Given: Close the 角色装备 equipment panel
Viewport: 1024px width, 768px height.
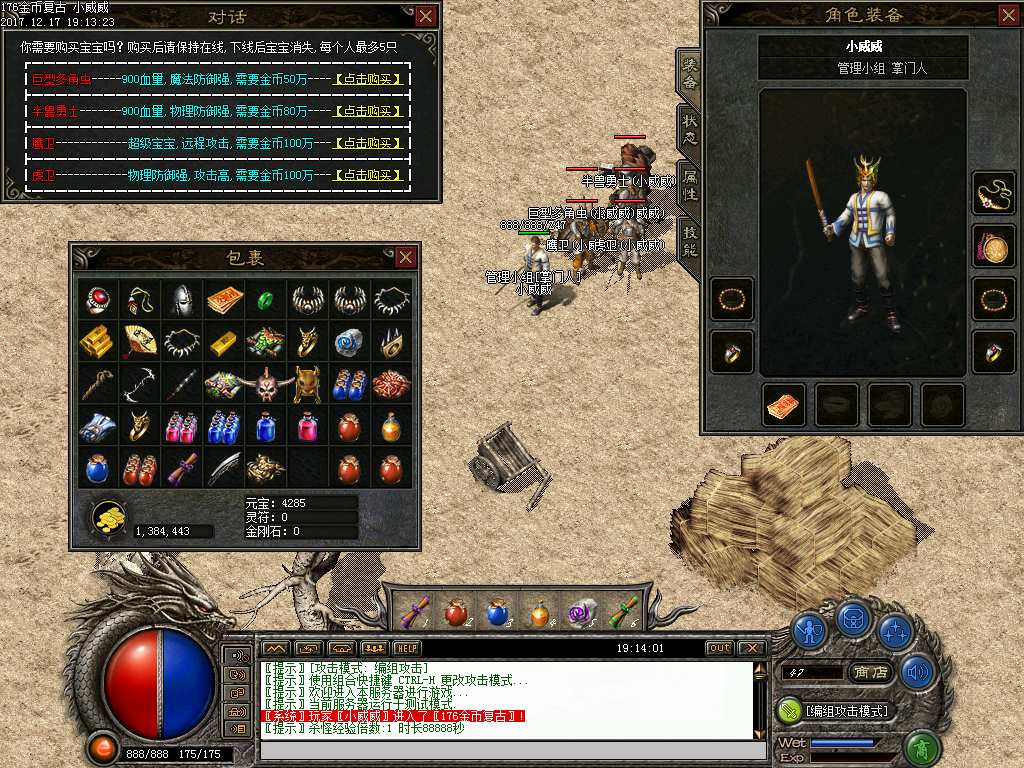Looking at the screenshot, I should click(1008, 14).
